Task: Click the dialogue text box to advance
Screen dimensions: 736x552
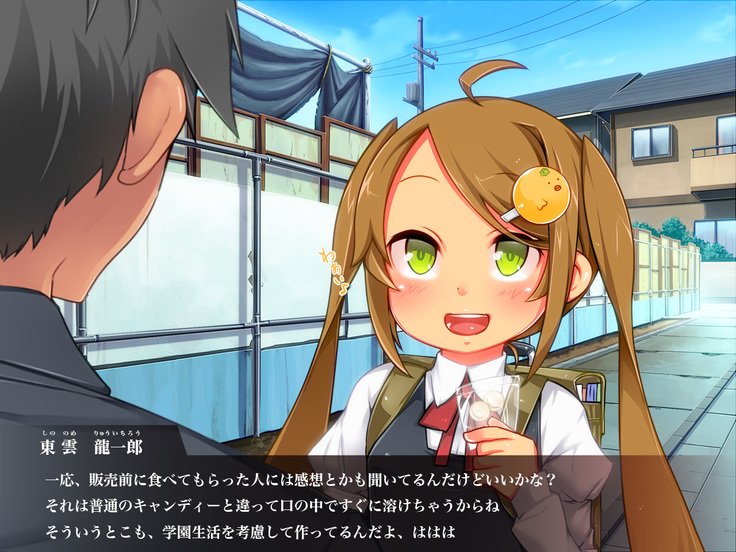Action: click(368, 498)
